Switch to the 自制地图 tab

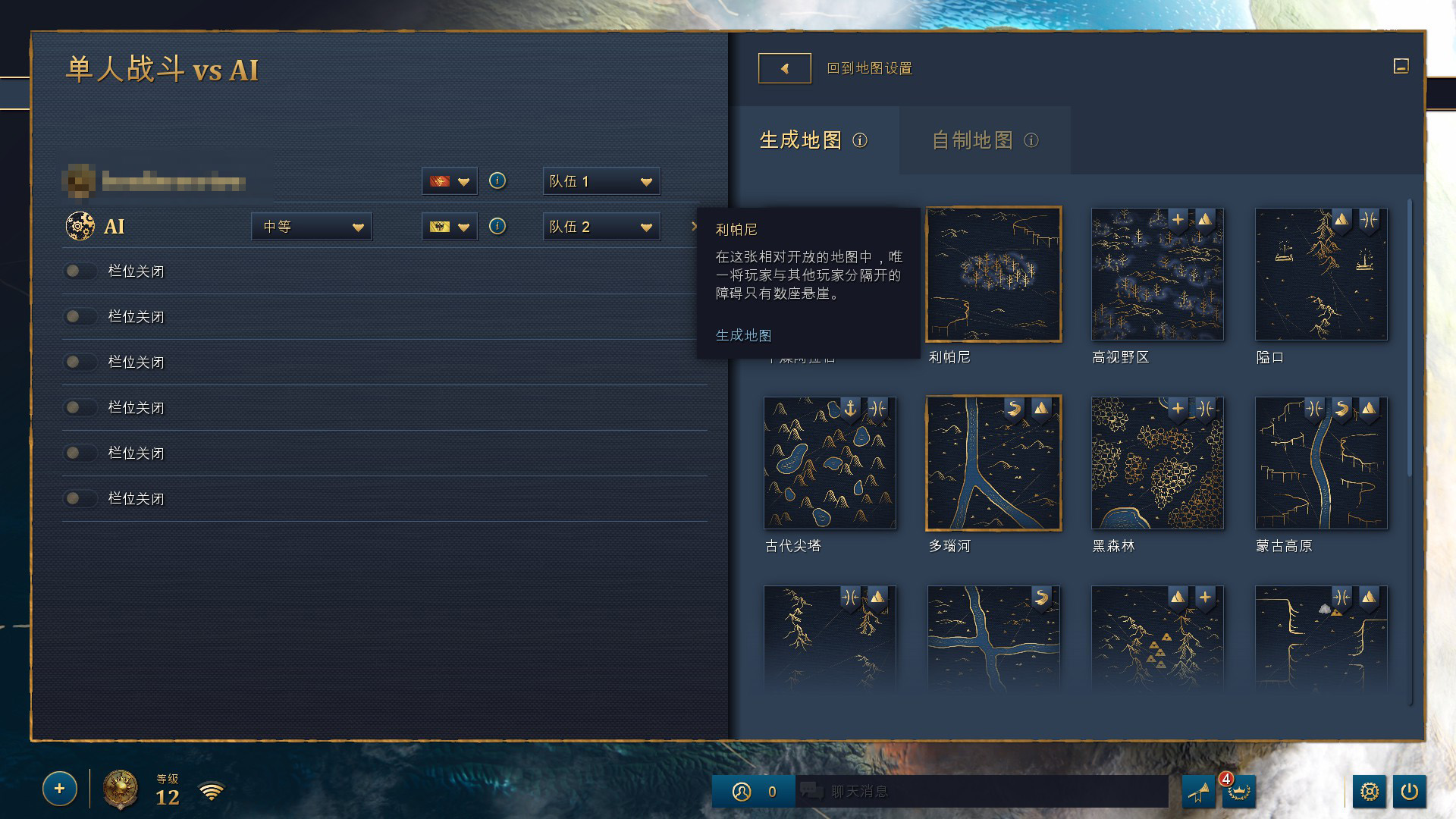pos(973,140)
